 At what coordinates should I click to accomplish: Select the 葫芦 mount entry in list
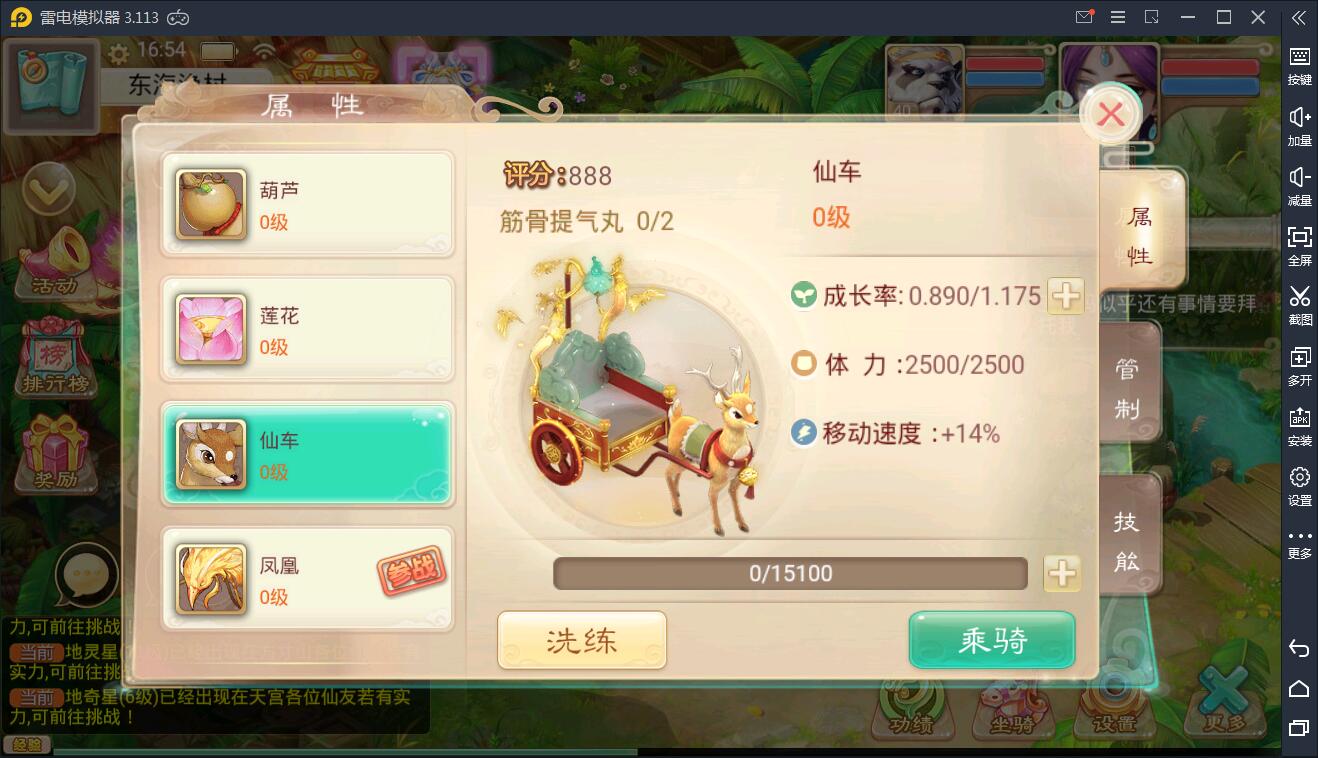[x=307, y=203]
